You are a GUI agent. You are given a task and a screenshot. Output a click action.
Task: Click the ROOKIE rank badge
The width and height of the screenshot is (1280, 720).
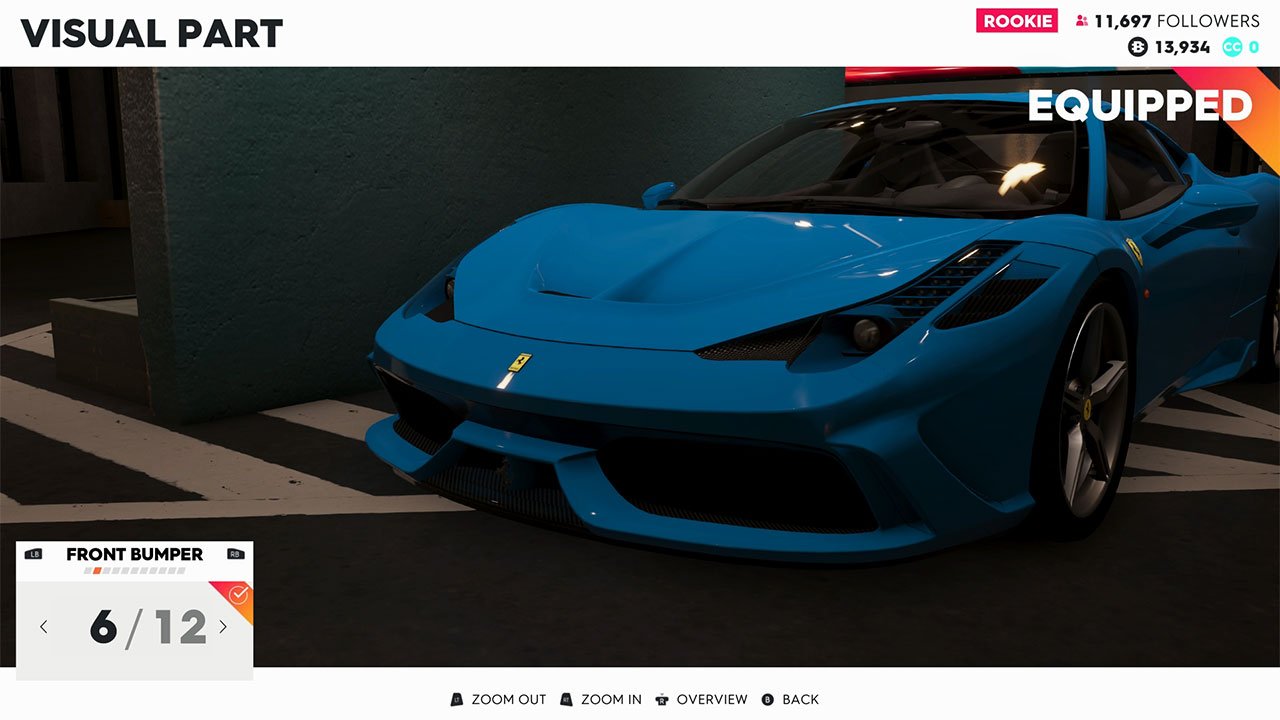[1017, 20]
